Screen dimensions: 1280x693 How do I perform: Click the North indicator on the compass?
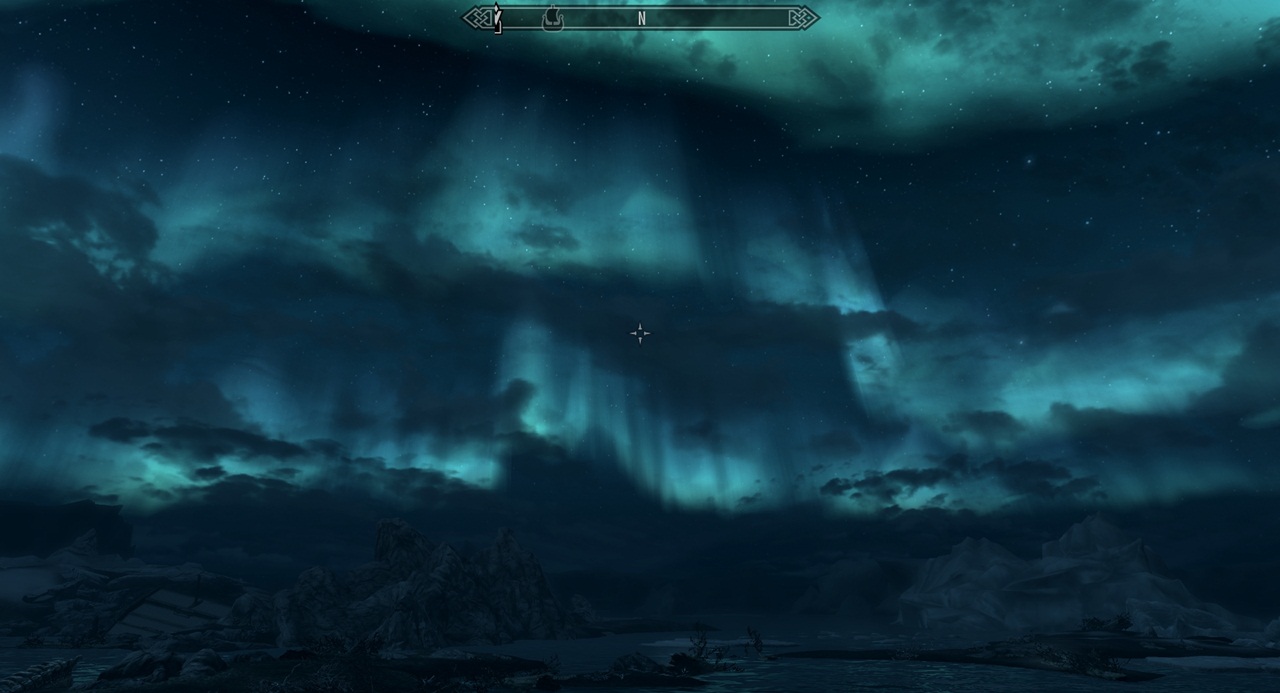641,18
